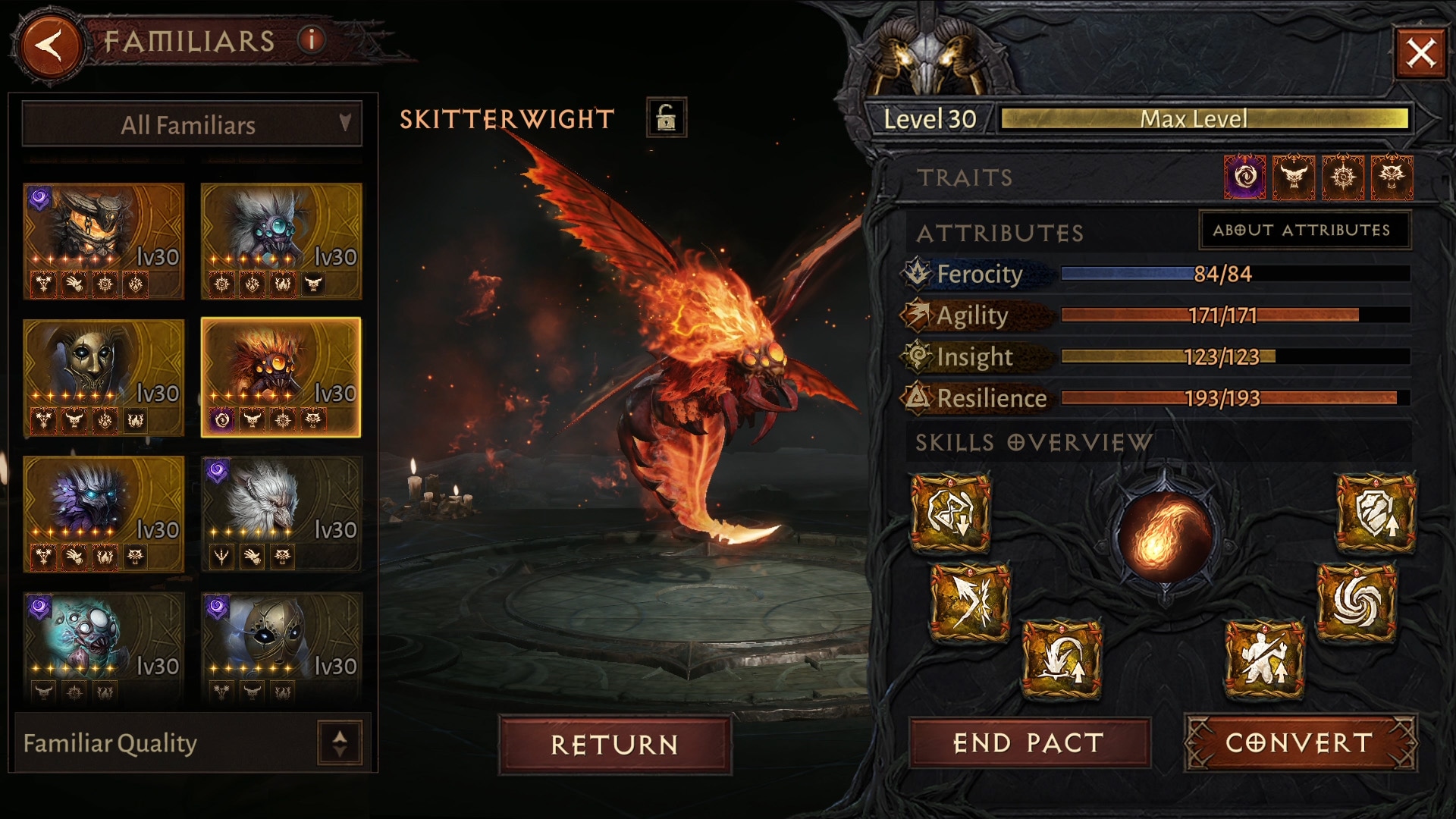
Task: Toggle the lock next to Skitterwight
Action: click(x=666, y=118)
